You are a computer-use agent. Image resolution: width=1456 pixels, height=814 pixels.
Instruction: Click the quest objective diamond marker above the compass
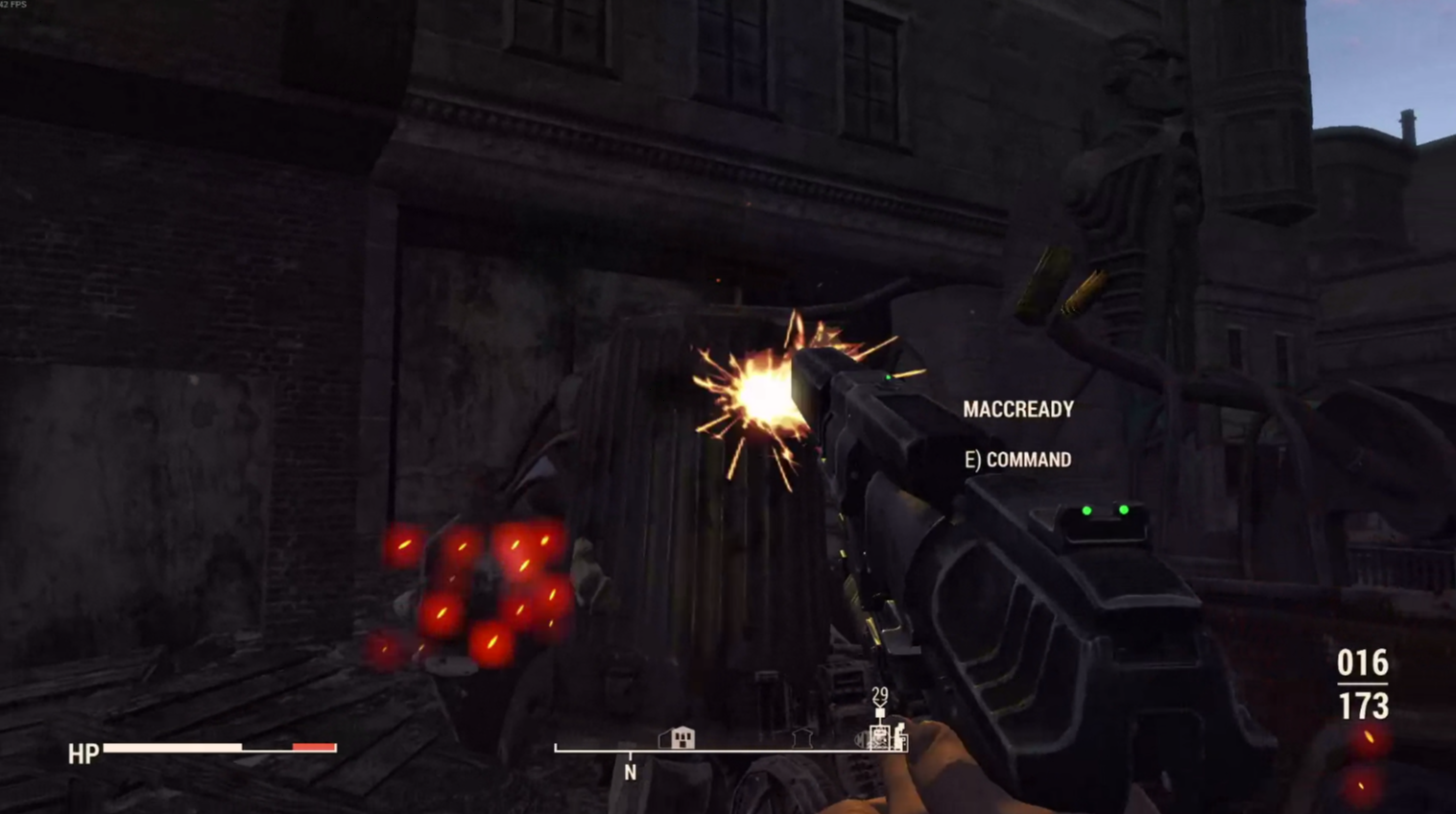(879, 712)
